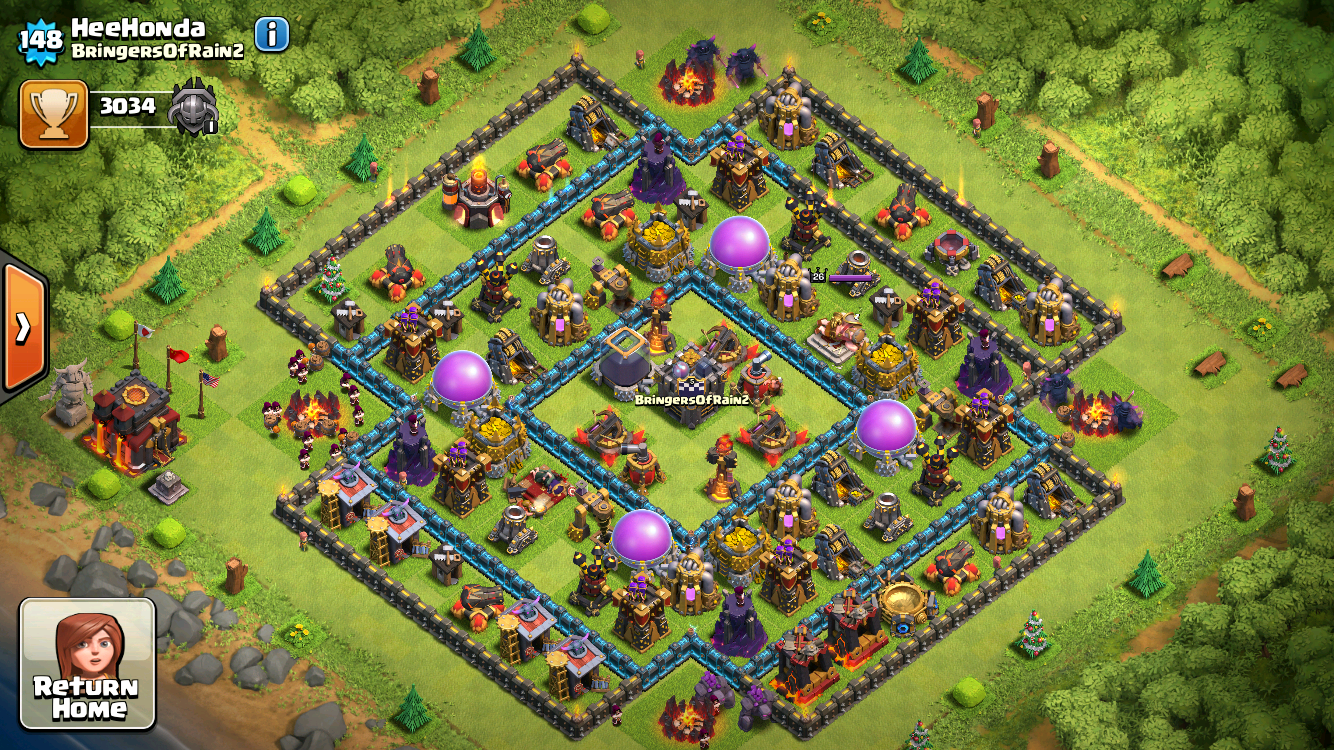The width and height of the screenshot is (1334, 750).
Task: Return to your home village
Action: (88, 664)
